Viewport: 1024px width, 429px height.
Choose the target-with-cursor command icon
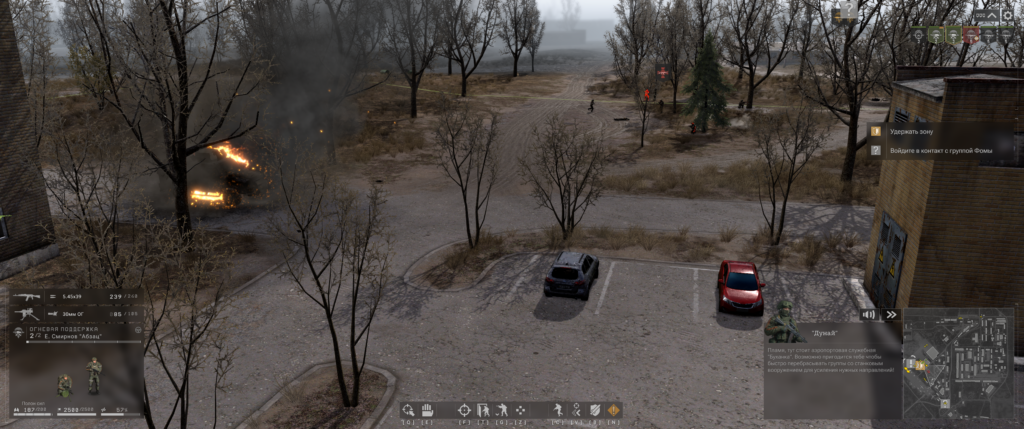pos(408,410)
